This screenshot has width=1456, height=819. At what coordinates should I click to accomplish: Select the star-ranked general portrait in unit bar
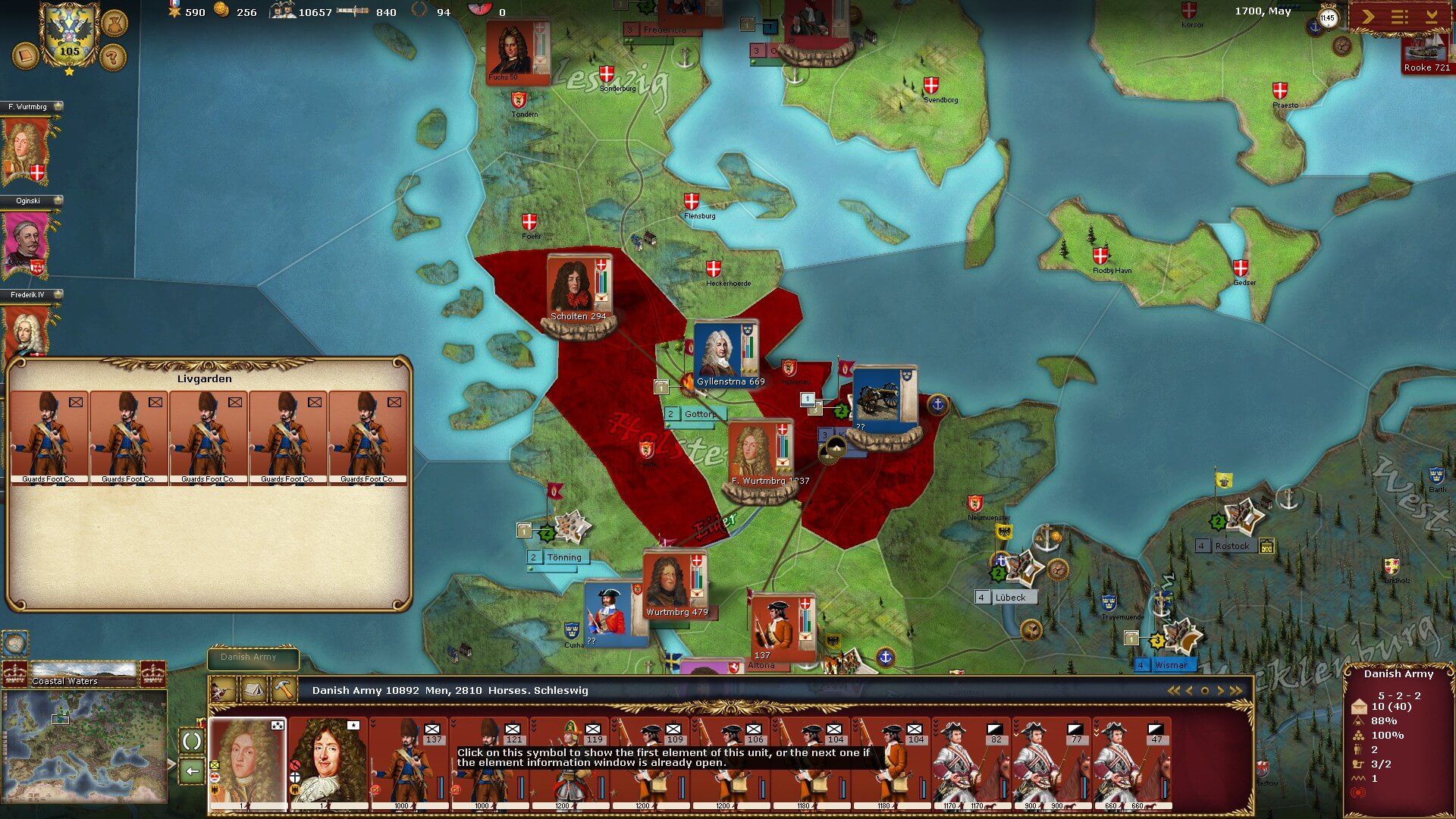tap(328, 763)
